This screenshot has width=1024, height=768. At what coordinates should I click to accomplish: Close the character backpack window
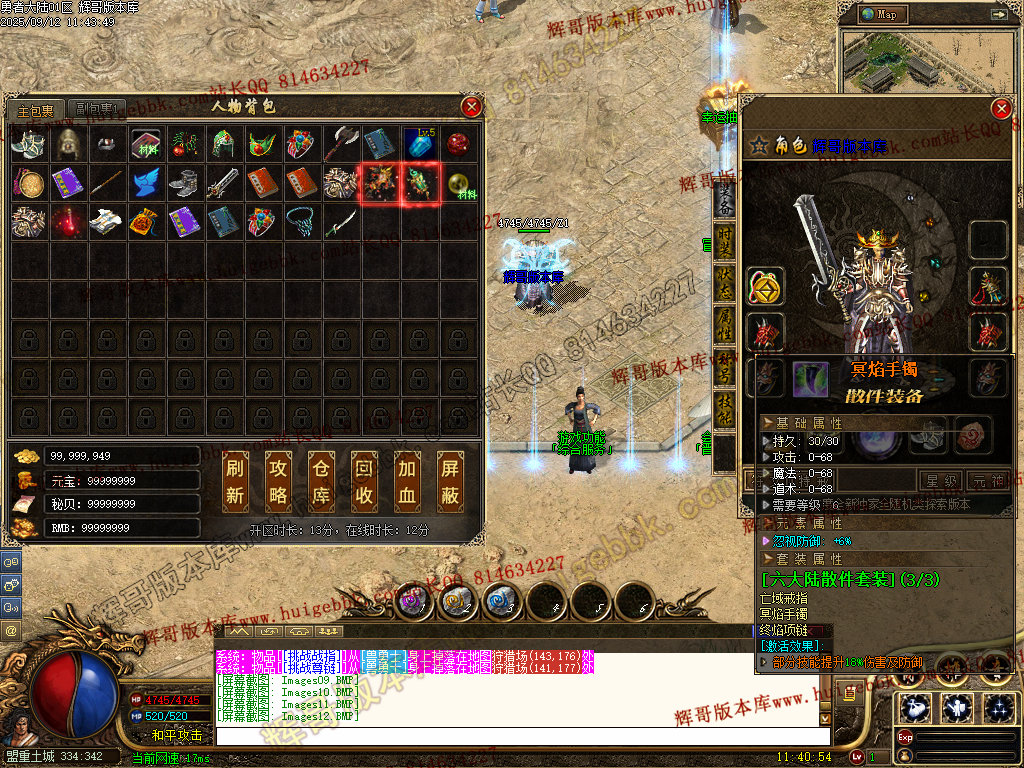pos(471,107)
